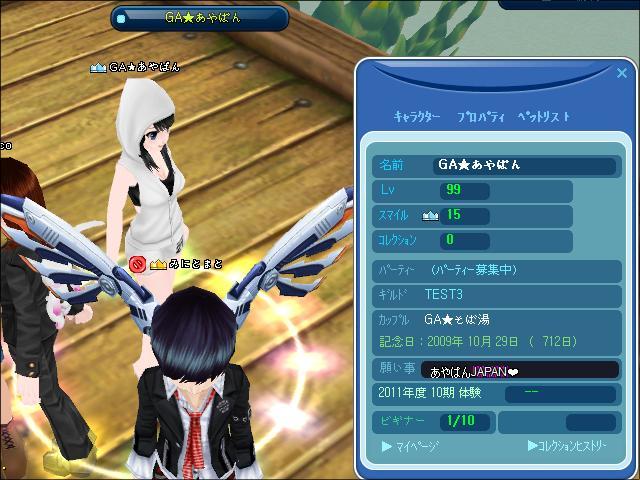Close the character profile panel
This screenshot has width=640, height=480.
point(622,73)
